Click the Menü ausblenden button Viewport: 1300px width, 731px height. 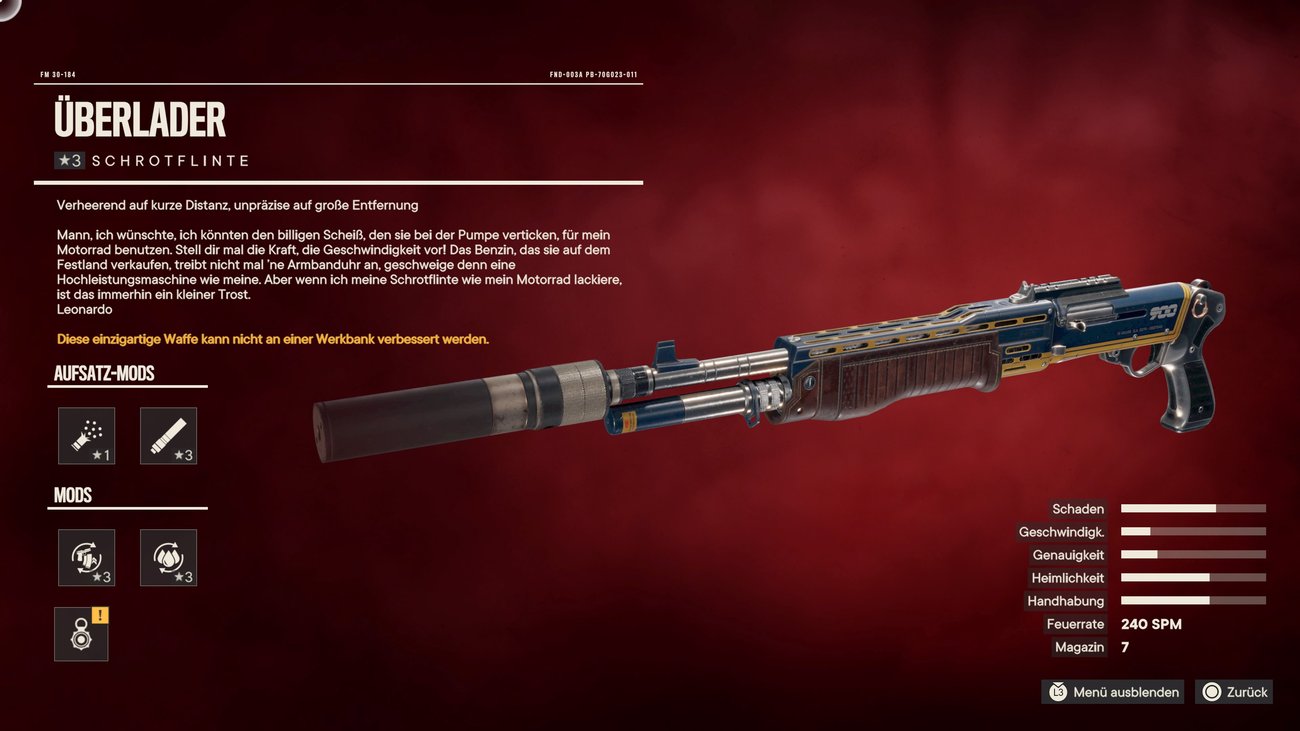point(1113,692)
